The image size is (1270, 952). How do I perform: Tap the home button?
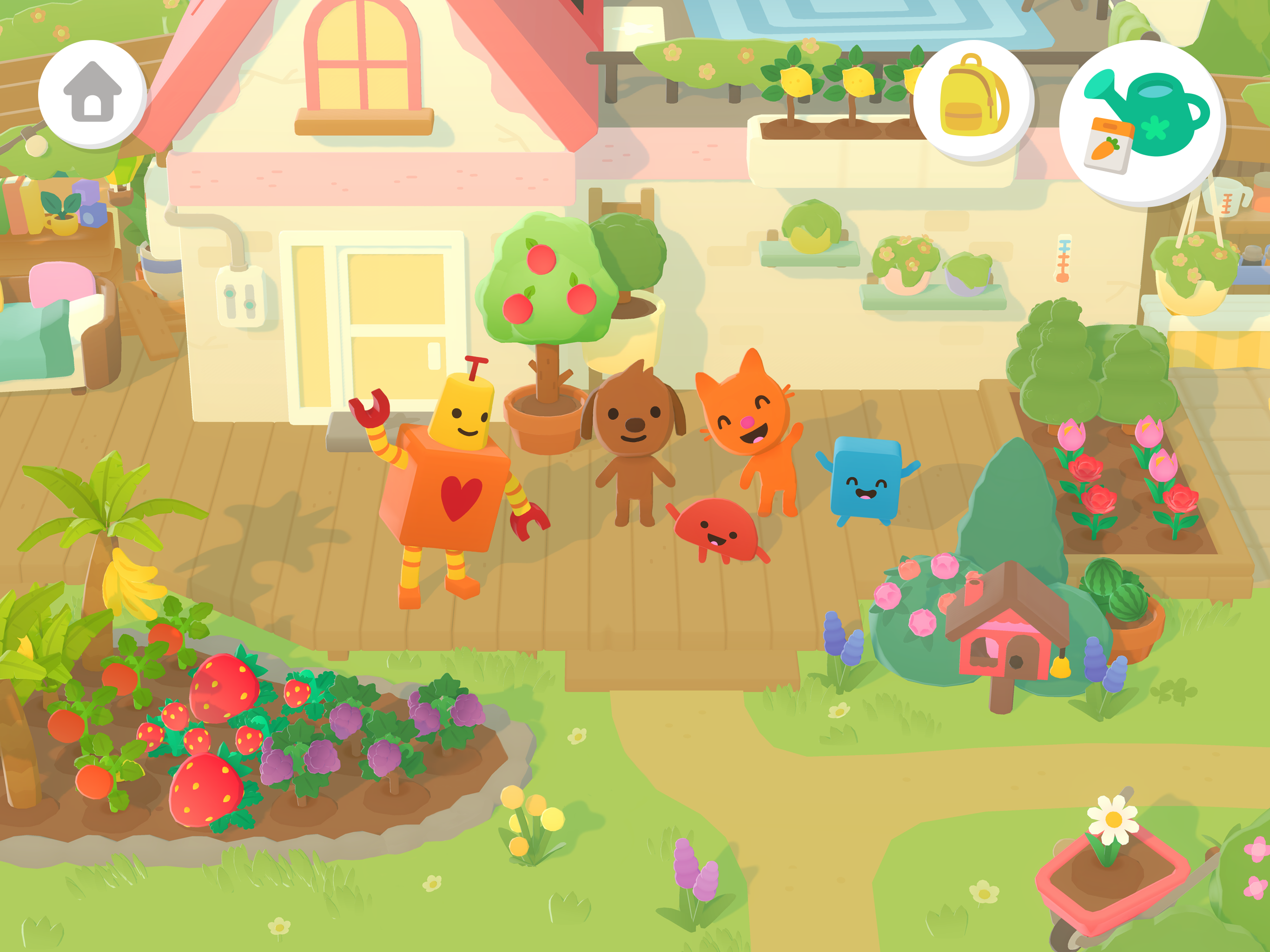(x=93, y=93)
